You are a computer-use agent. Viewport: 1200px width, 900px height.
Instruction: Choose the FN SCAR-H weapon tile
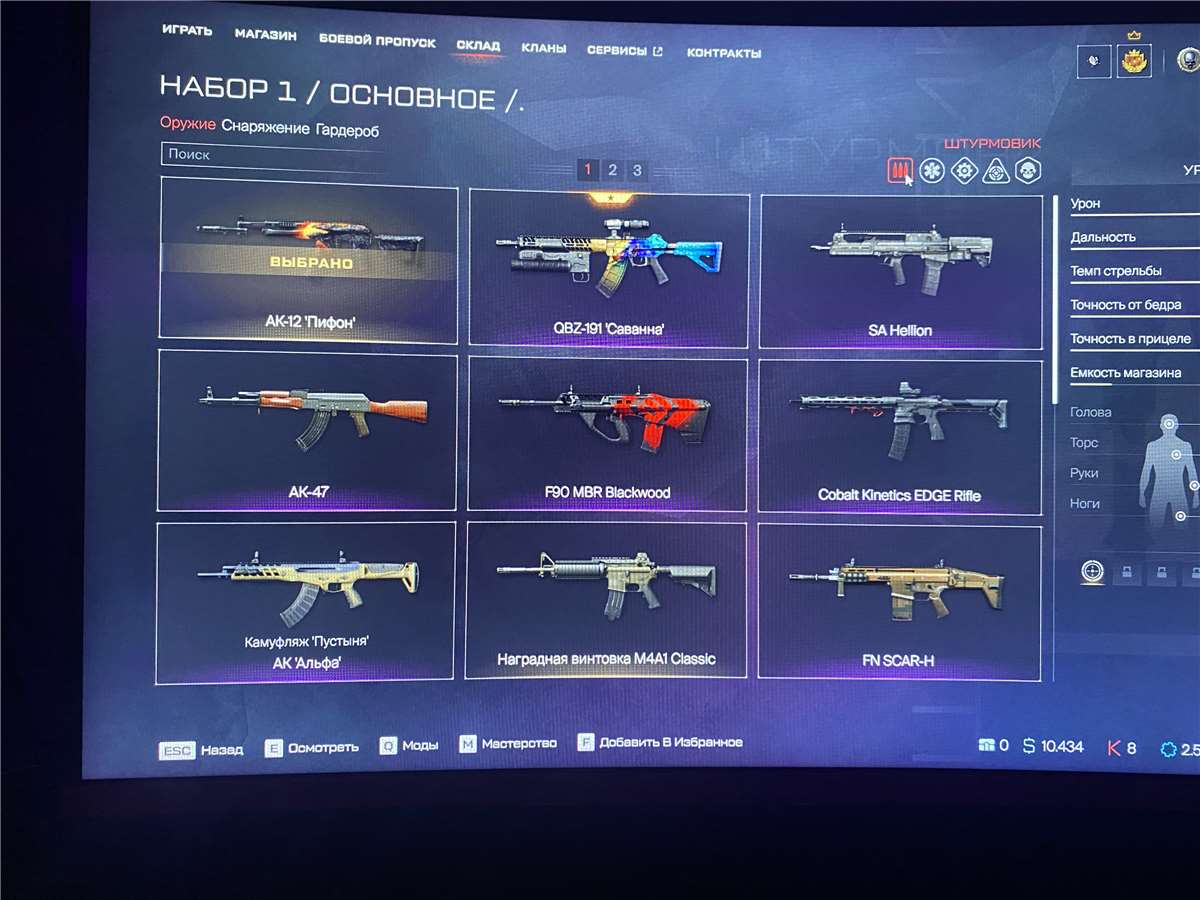click(898, 602)
